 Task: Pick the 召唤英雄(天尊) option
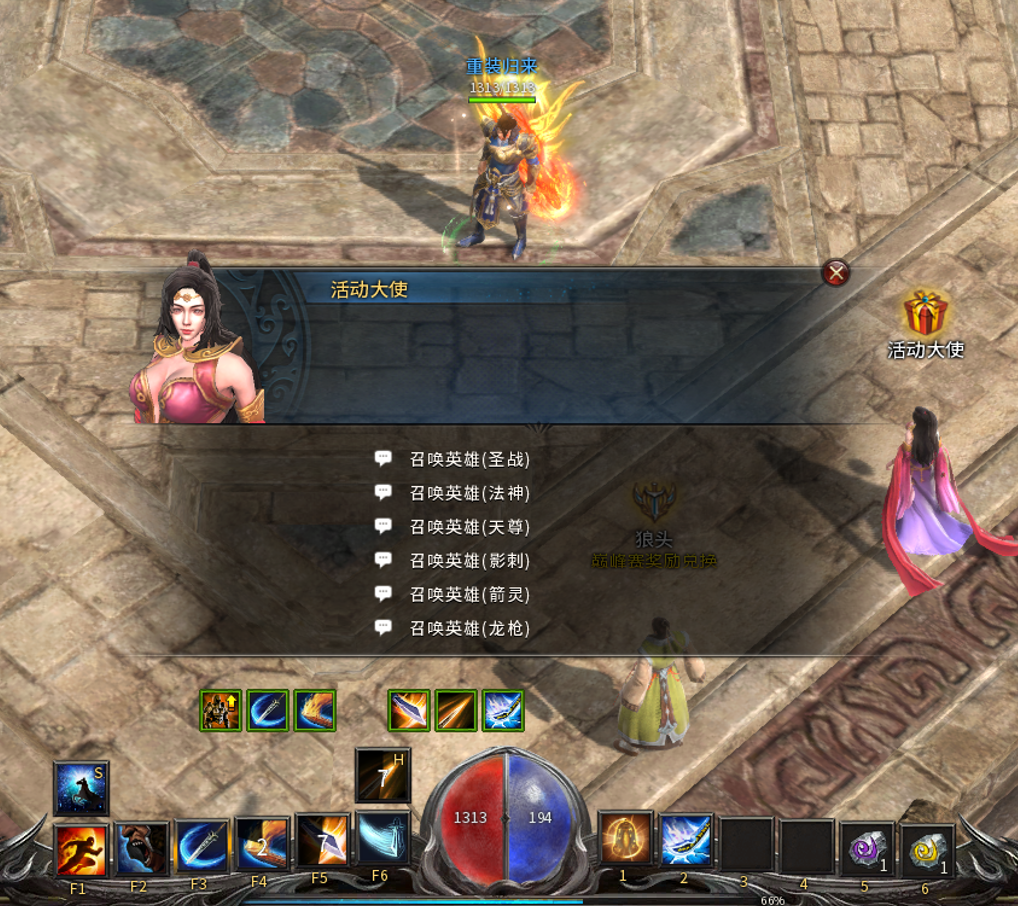(469, 527)
